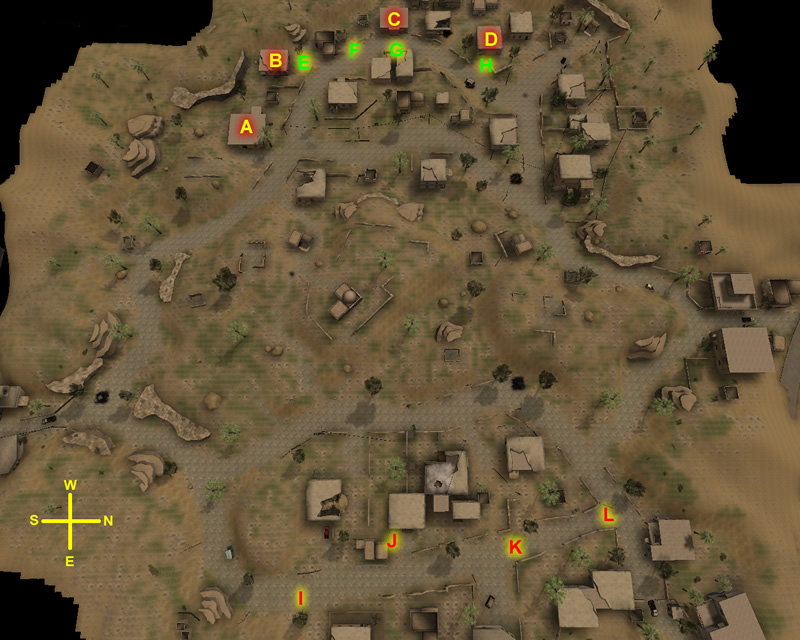
Task: Click the green E marker
Action: click(x=304, y=62)
